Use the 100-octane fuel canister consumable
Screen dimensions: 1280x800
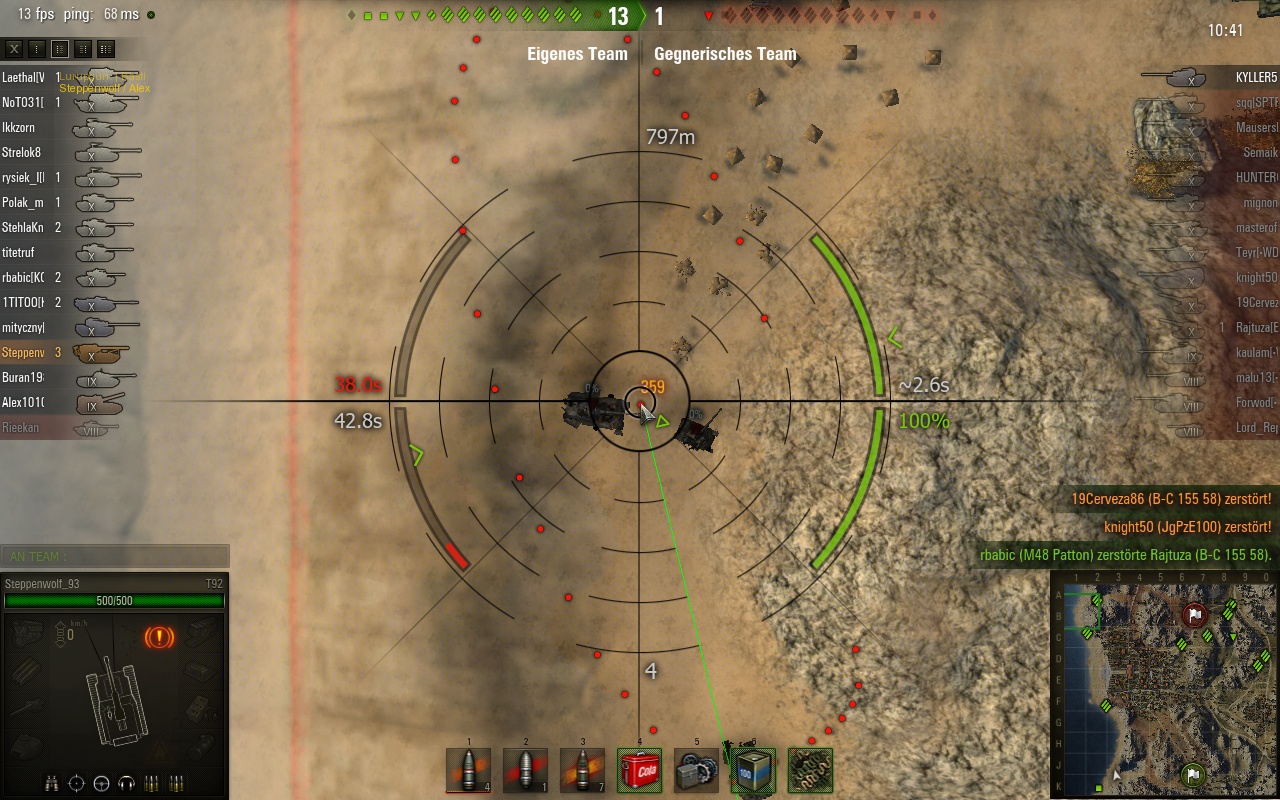(753, 770)
